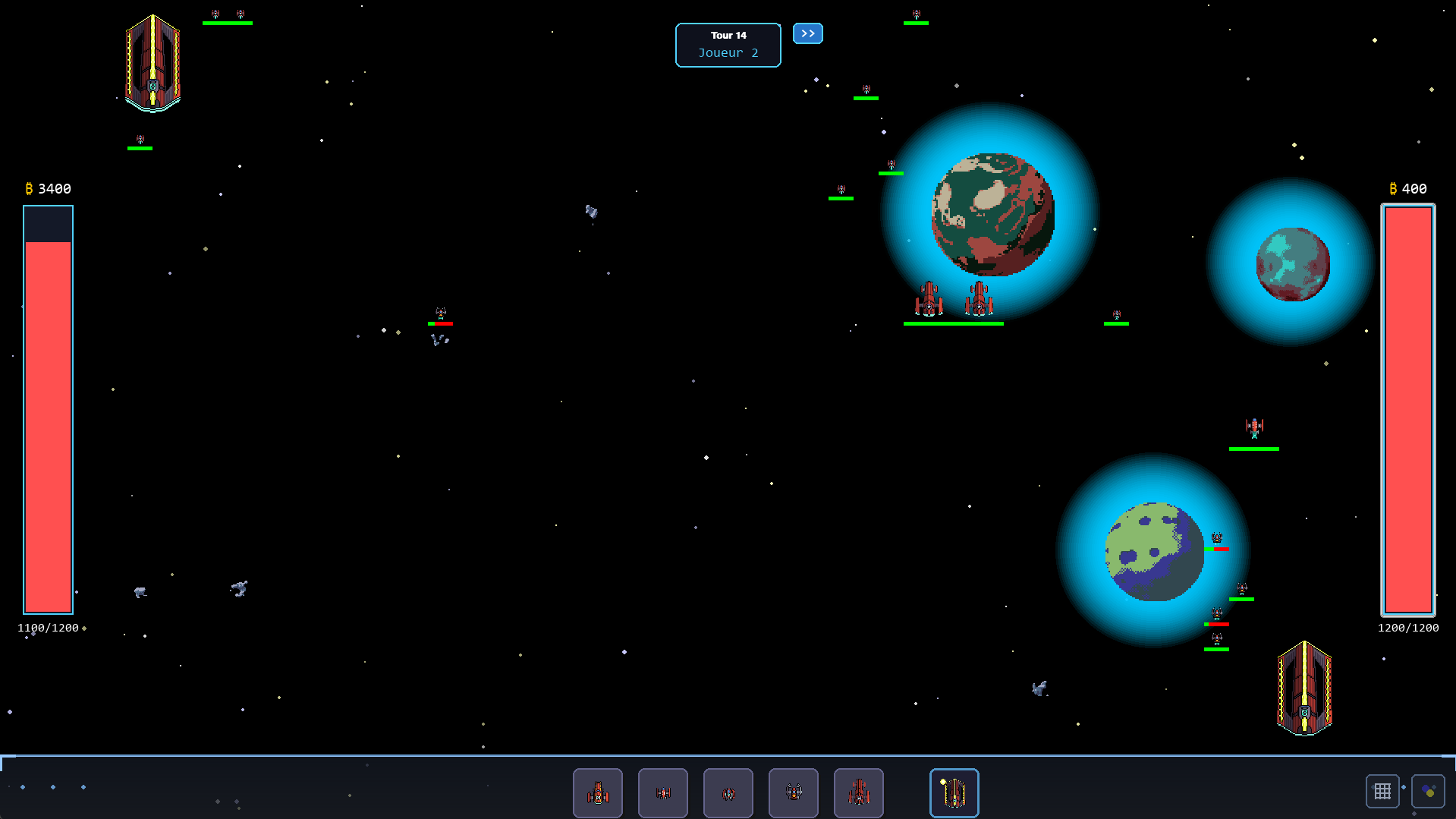Select the lone damaged fighter near map center

point(440,313)
